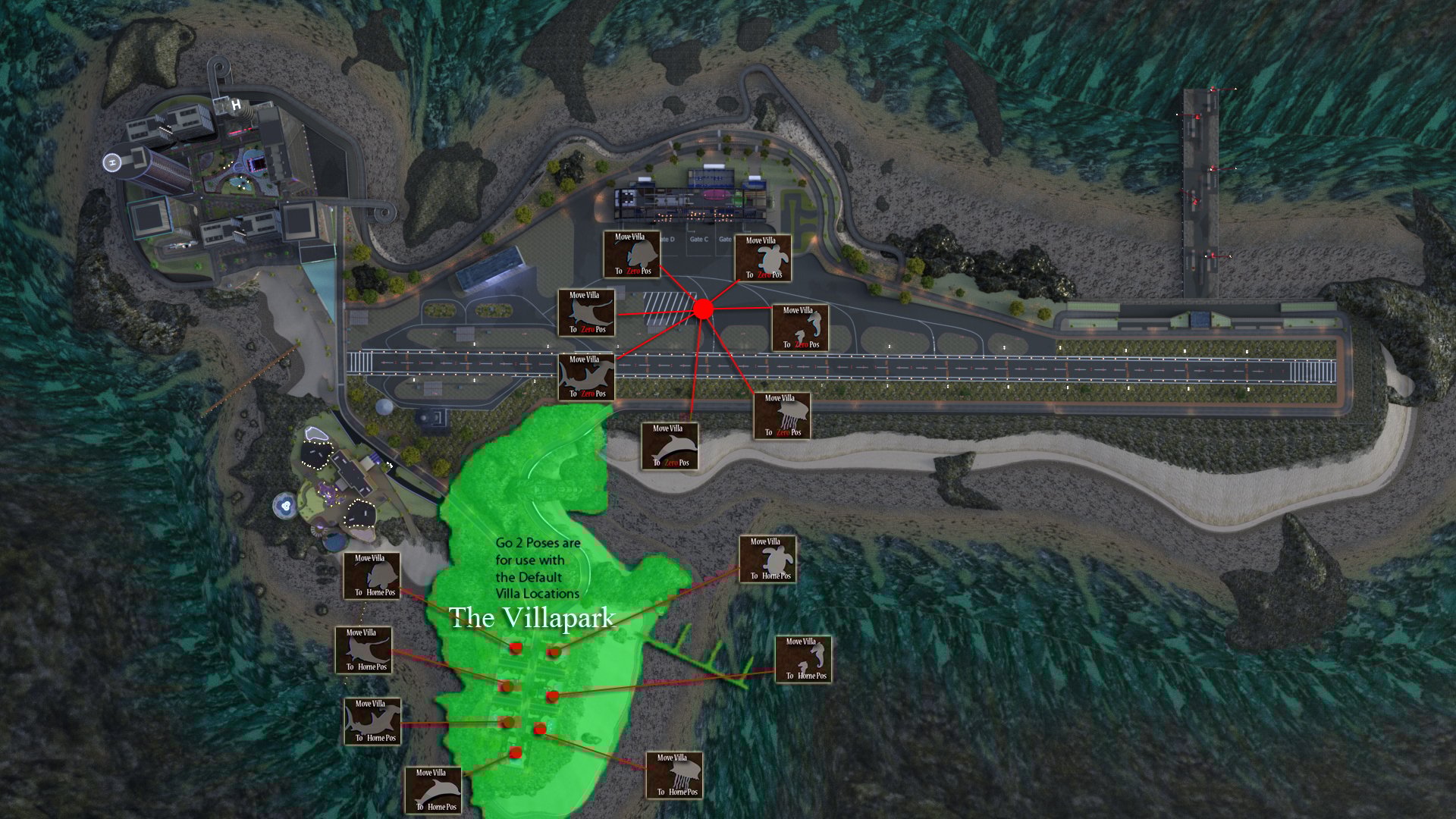The height and width of the screenshot is (819, 1456).
Task: Move the tropical fish villa to Zero Pos
Action: (x=632, y=255)
